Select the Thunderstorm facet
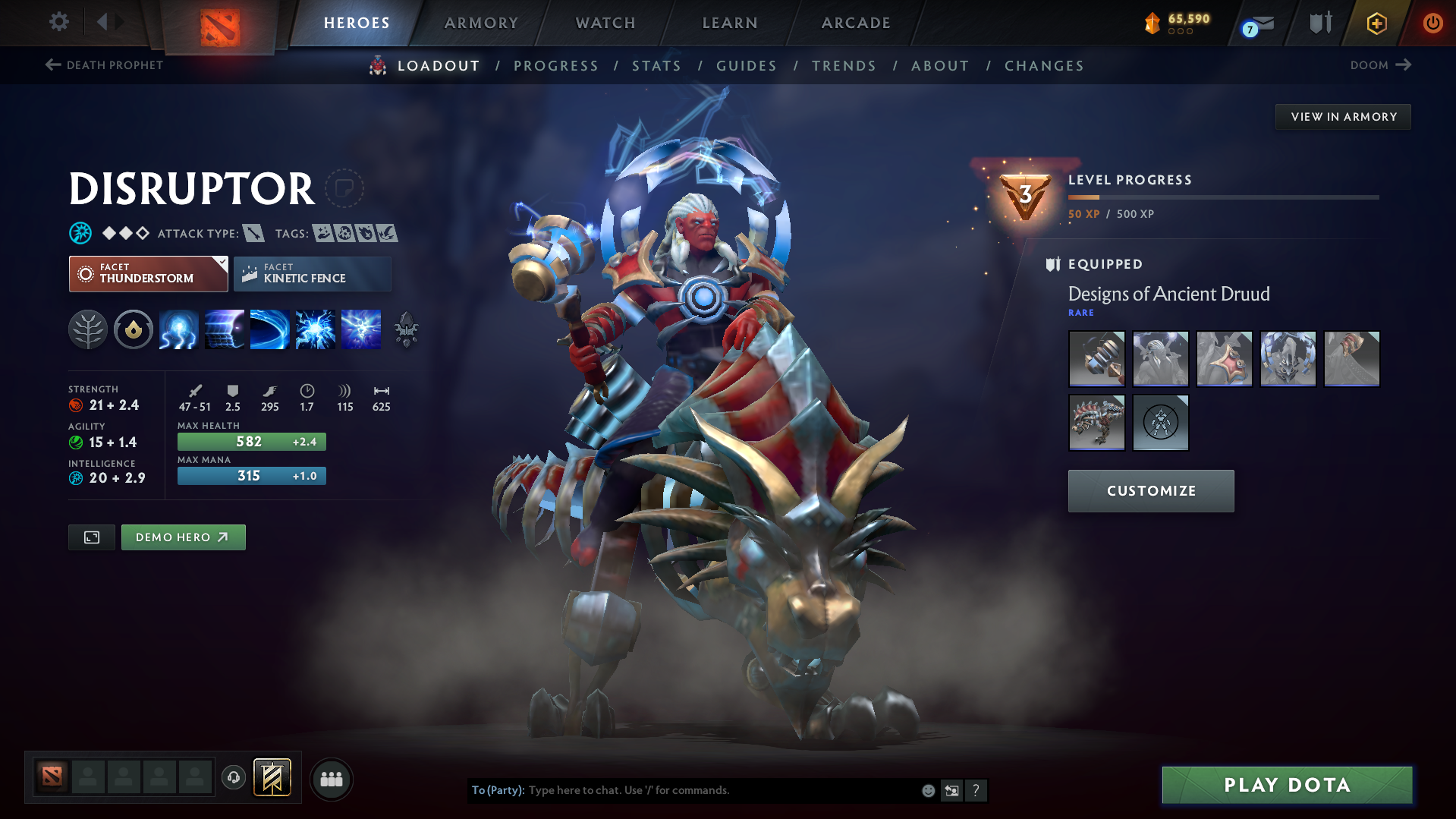The width and height of the screenshot is (1456, 819). [x=148, y=273]
